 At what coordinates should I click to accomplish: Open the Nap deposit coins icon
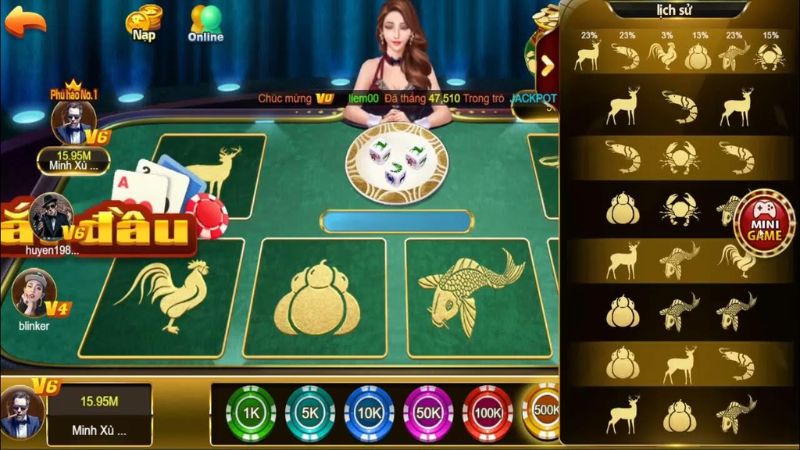tap(145, 20)
